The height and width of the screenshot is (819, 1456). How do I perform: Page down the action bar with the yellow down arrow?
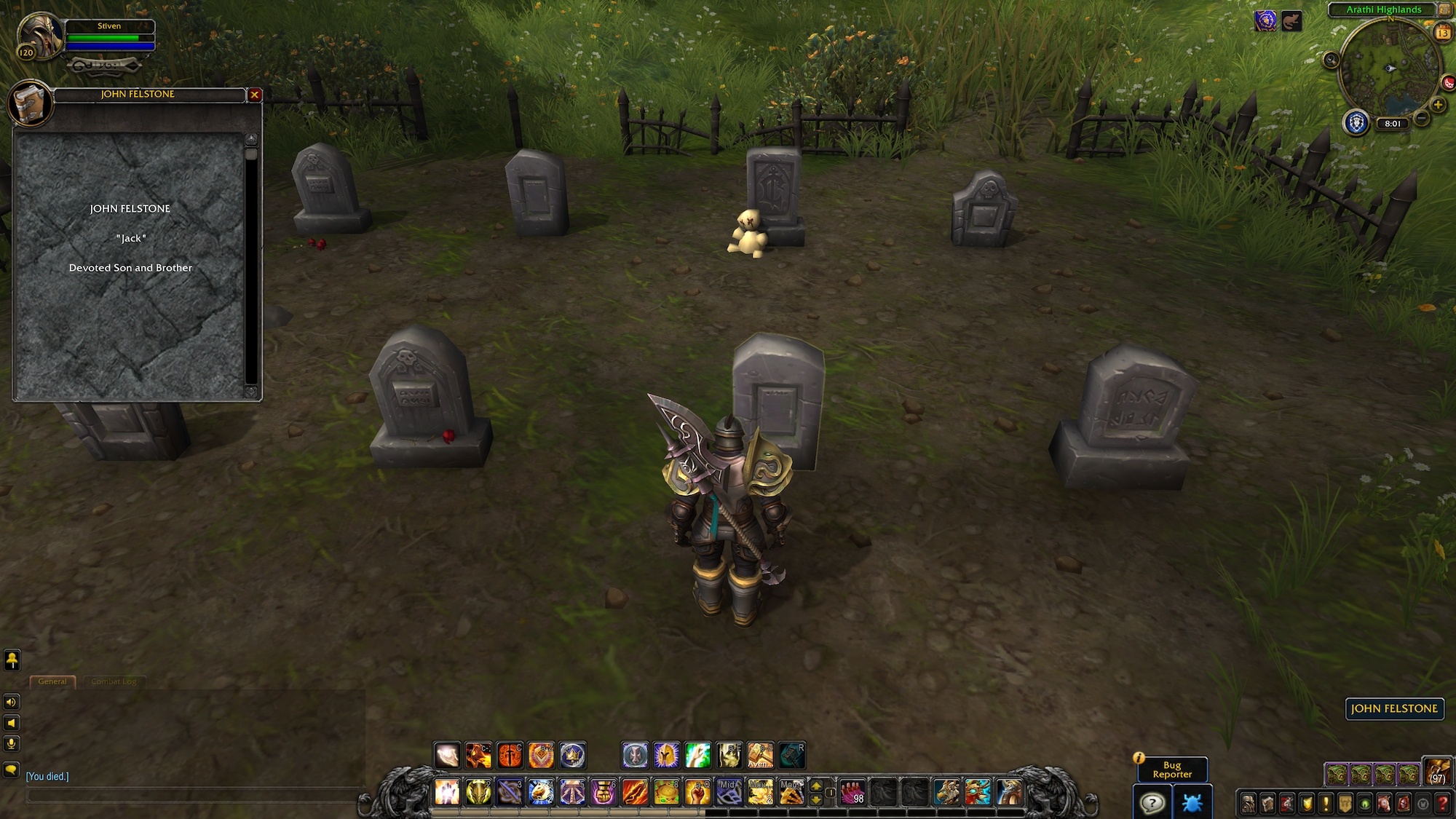tap(816, 799)
